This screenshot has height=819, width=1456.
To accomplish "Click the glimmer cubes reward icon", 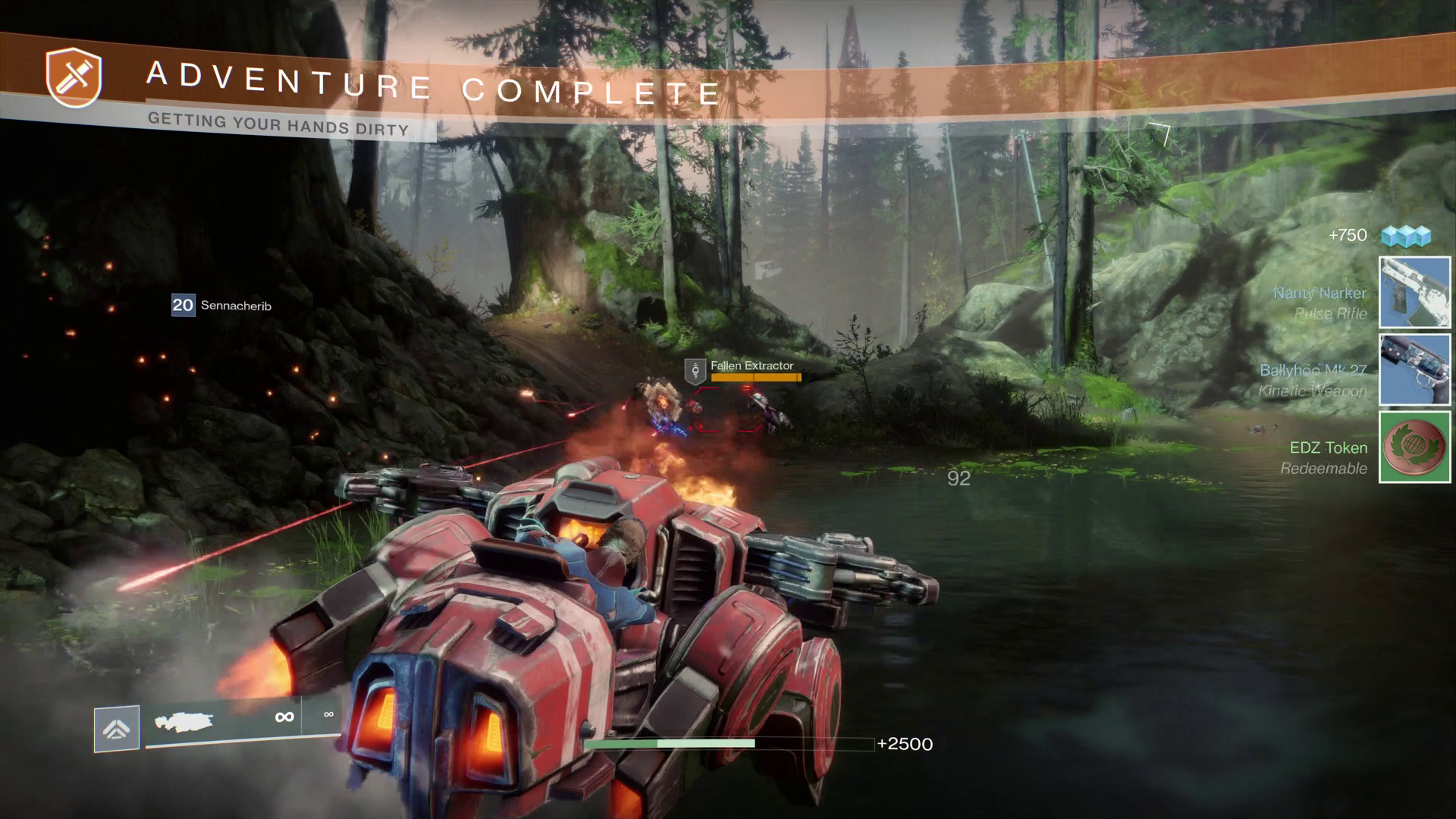I will pos(1405,236).
